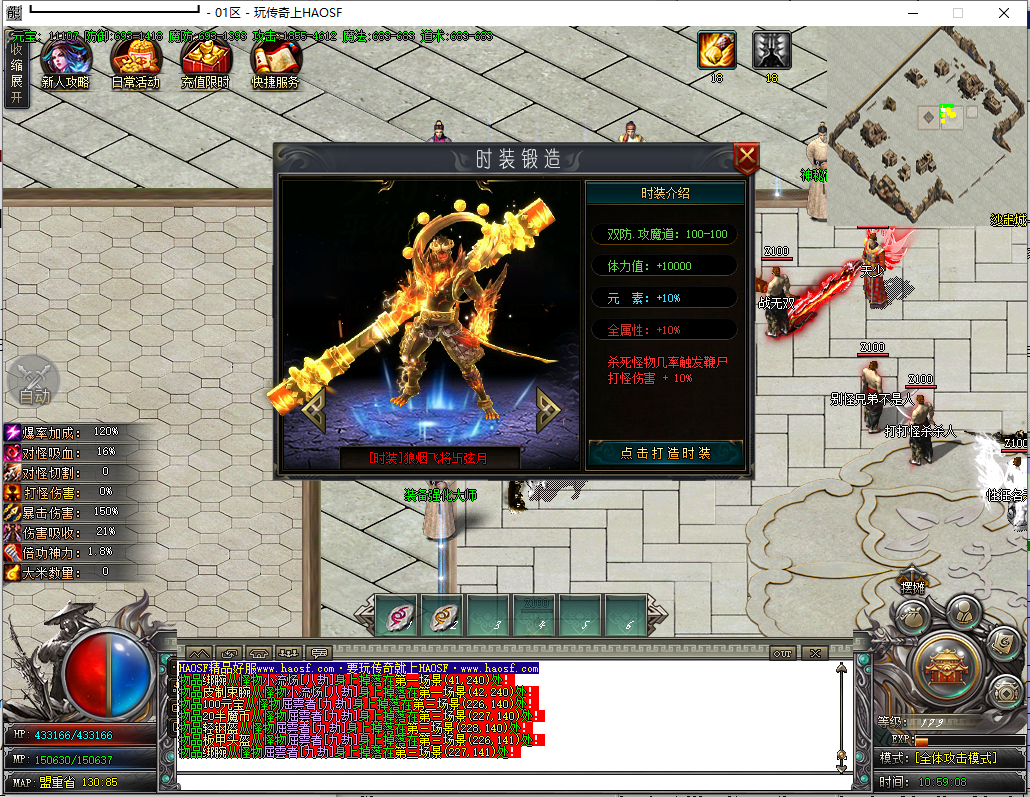Viewport: 1030px width, 797px height.
Task: Click the 点击打造时装 forge button
Action: (665, 453)
